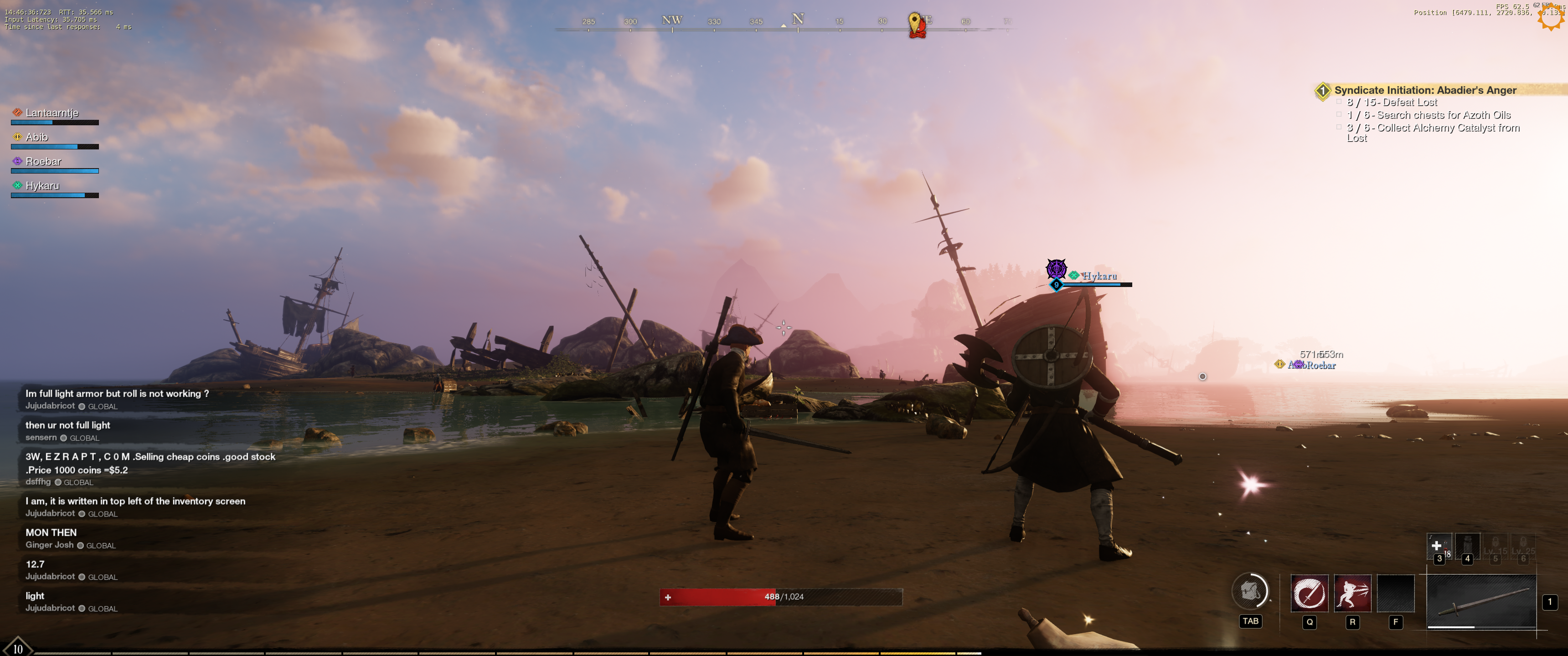Use the lunging stab ability
Image resolution: width=1568 pixels, height=656 pixels.
point(1352,593)
